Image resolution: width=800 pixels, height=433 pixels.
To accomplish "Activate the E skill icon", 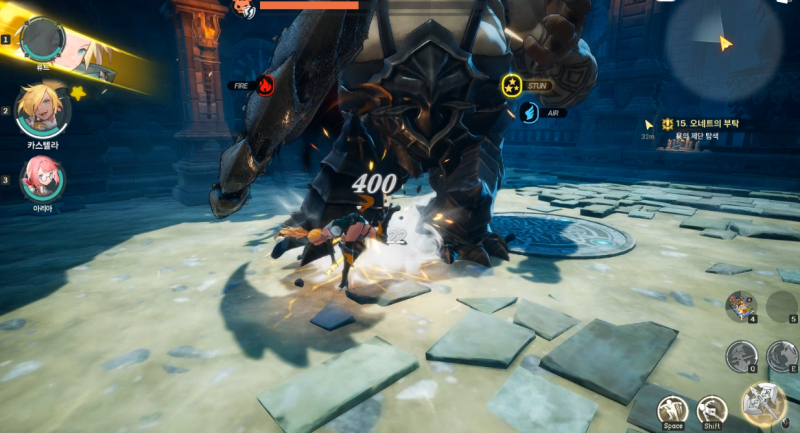I will pyautogui.click(x=783, y=355).
